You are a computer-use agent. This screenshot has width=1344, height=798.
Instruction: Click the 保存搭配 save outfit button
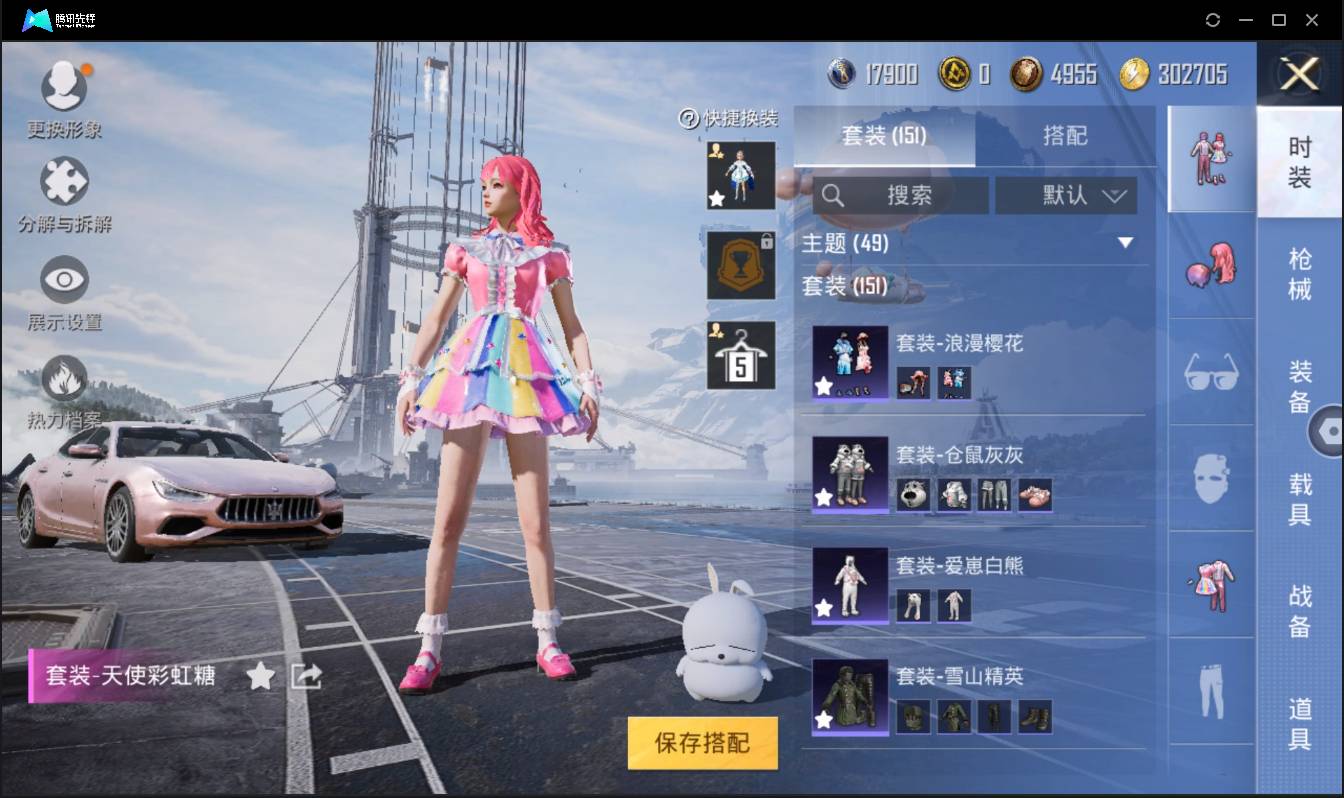point(702,743)
